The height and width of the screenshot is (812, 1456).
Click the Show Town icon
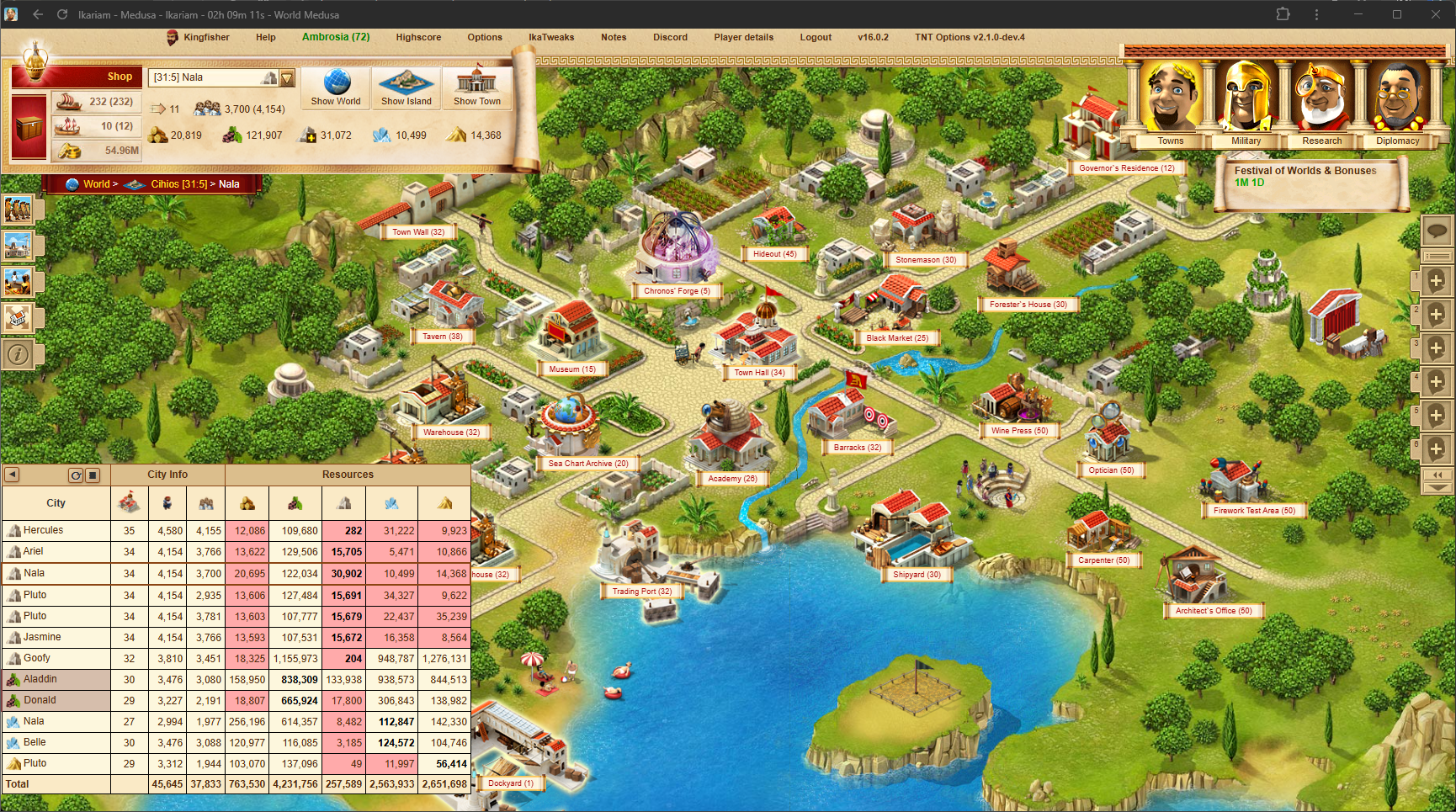click(476, 88)
